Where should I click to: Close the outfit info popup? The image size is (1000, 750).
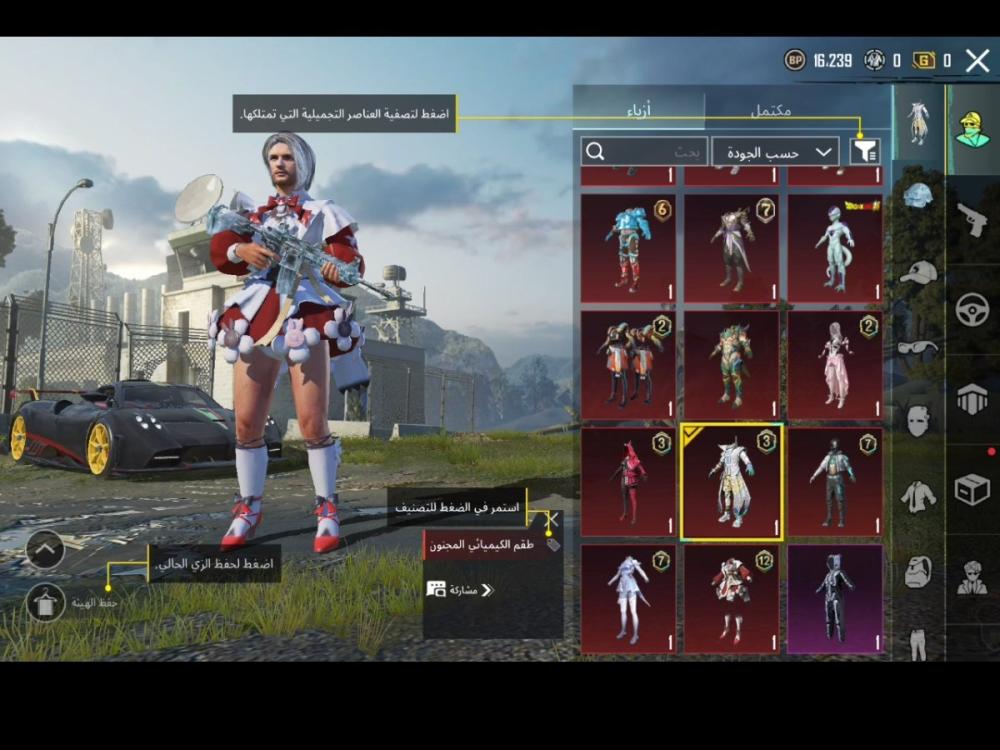pyautogui.click(x=551, y=519)
